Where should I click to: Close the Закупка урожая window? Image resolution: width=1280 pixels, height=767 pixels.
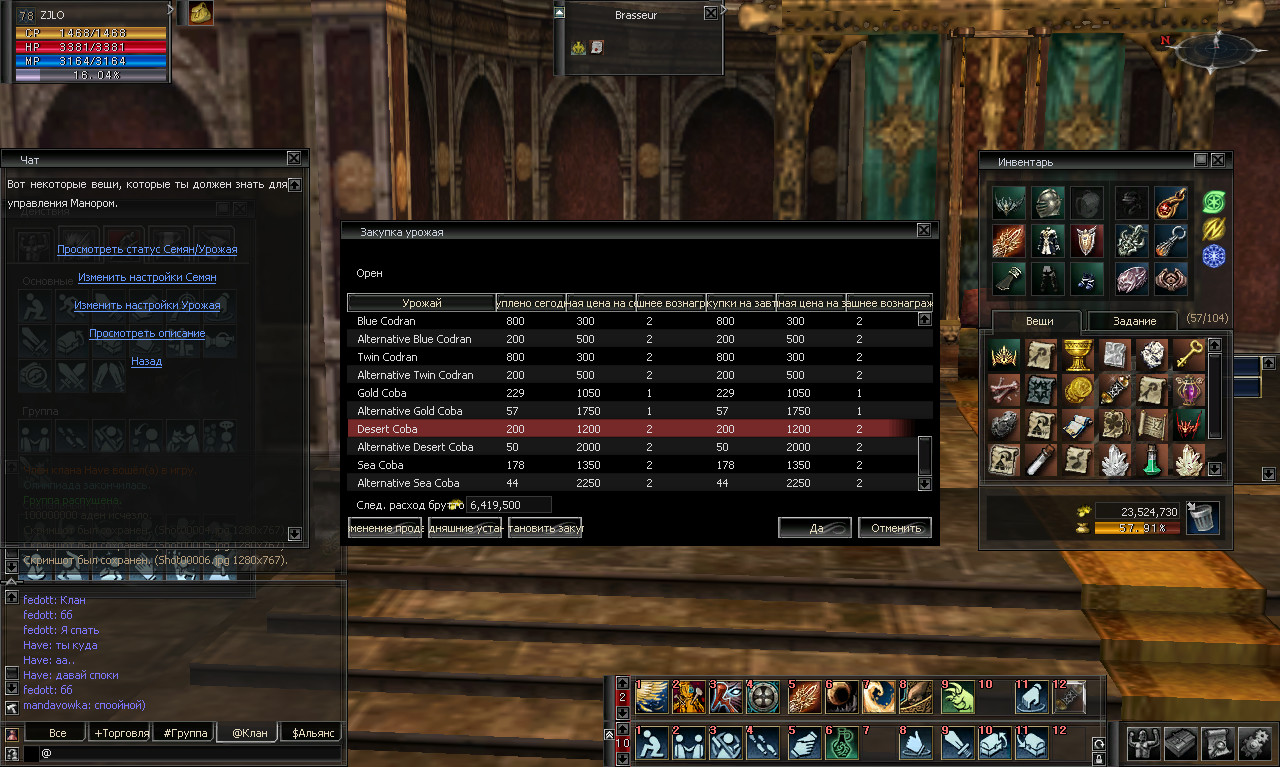coord(924,231)
